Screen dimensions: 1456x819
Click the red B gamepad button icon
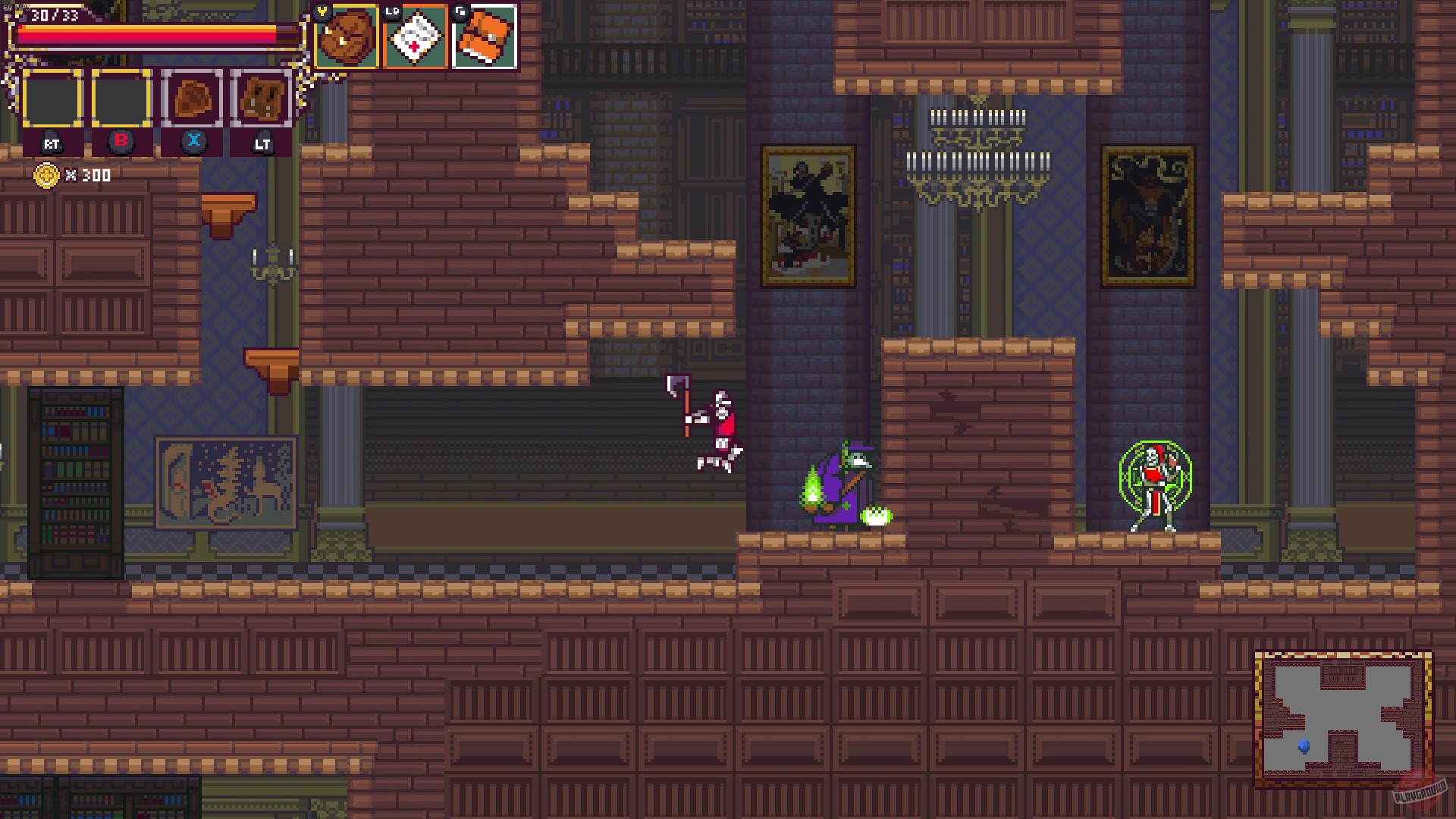121,140
